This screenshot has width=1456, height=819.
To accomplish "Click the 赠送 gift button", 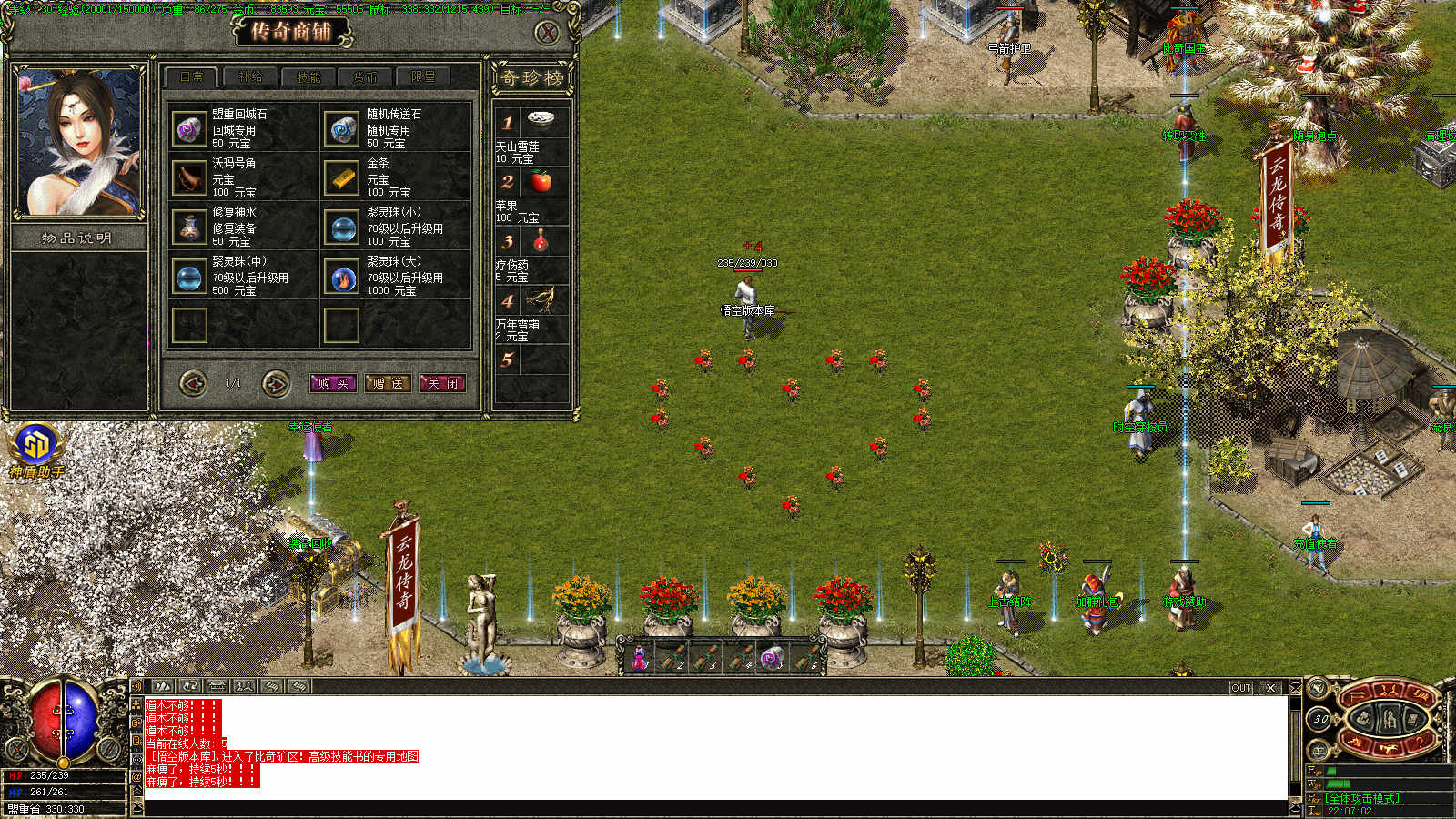I will (x=388, y=383).
